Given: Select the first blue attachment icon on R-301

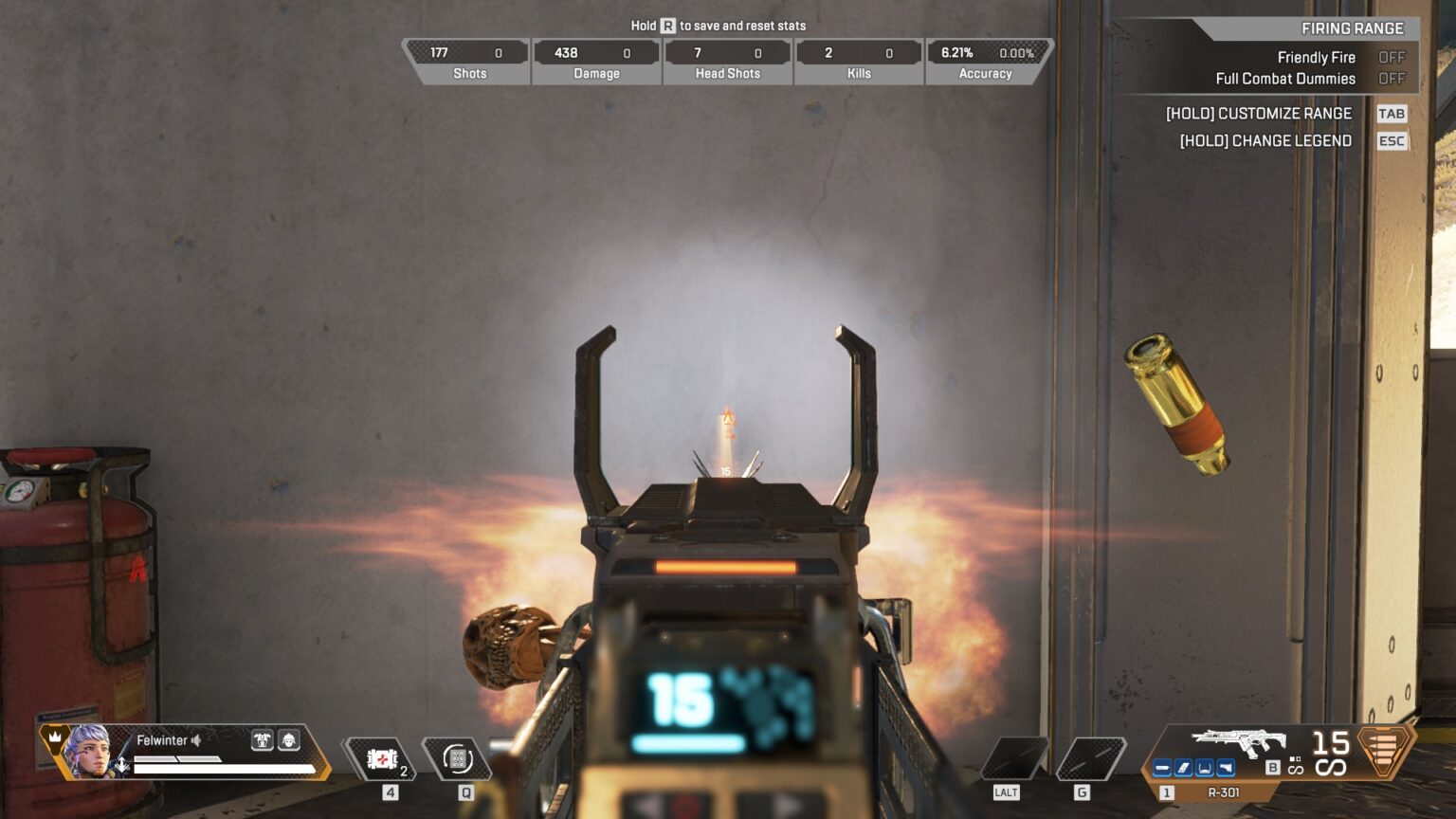Looking at the screenshot, I should tap(1161, 768).
